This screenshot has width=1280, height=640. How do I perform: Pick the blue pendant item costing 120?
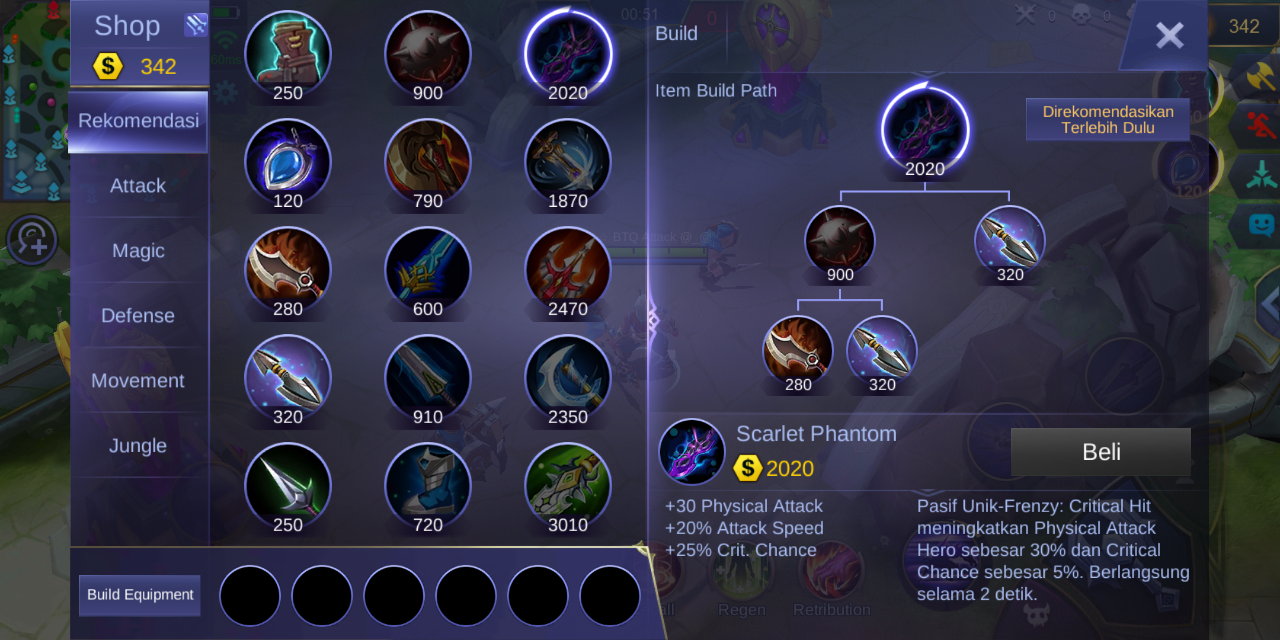tap(288, 160)
